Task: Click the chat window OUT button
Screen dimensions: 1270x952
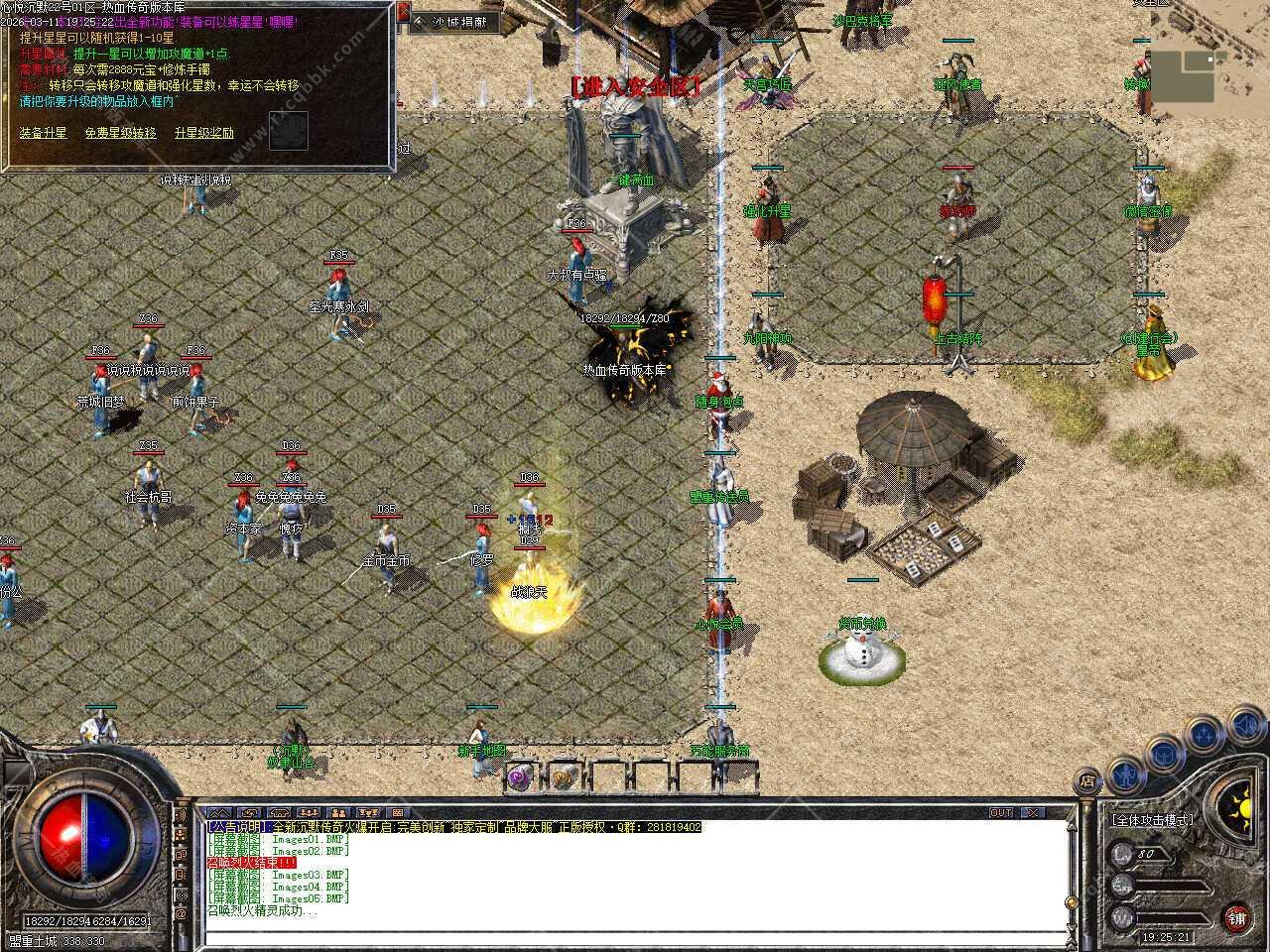Action: click(x=1001, y=812)
